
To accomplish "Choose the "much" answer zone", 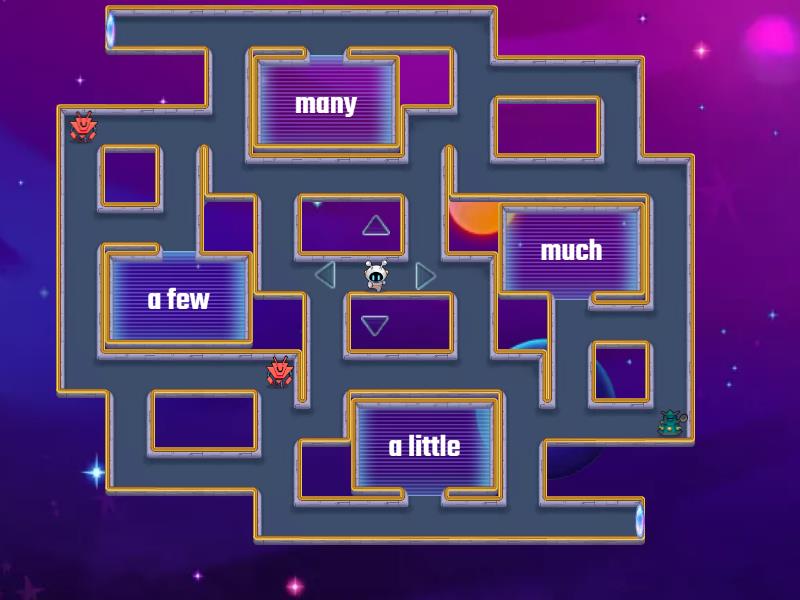I will point(571,250).
